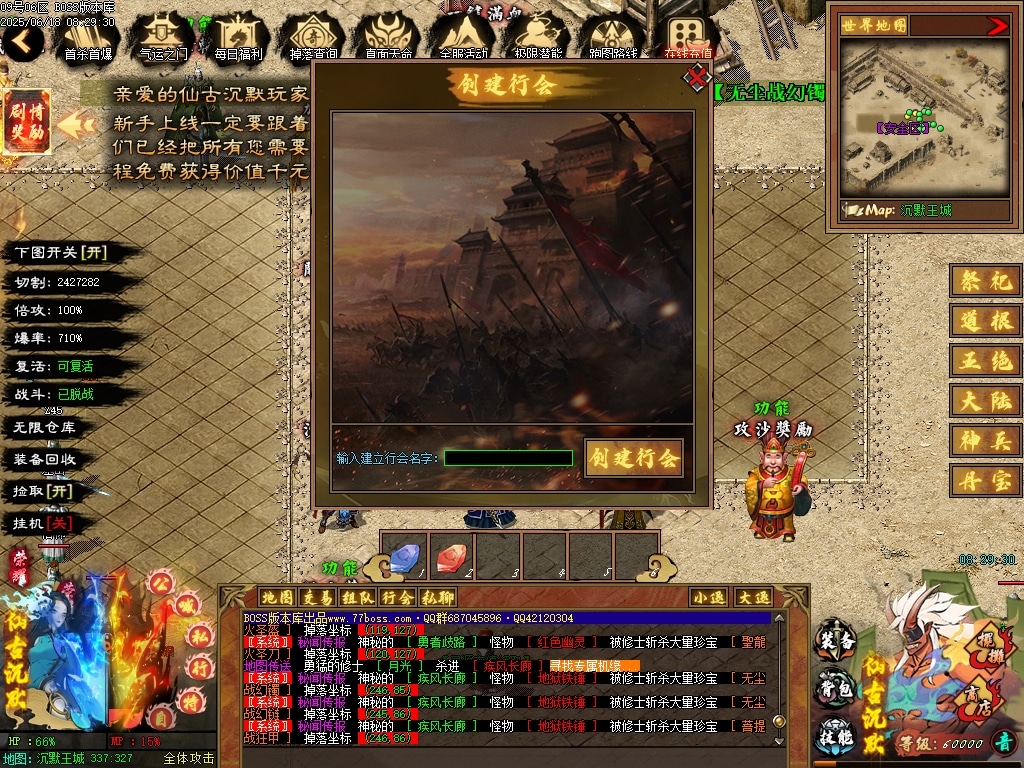This screenshot has height=768, width=1024.
Task: Toggle the 挂机 auto-battle option
Action: click(43, 523)
